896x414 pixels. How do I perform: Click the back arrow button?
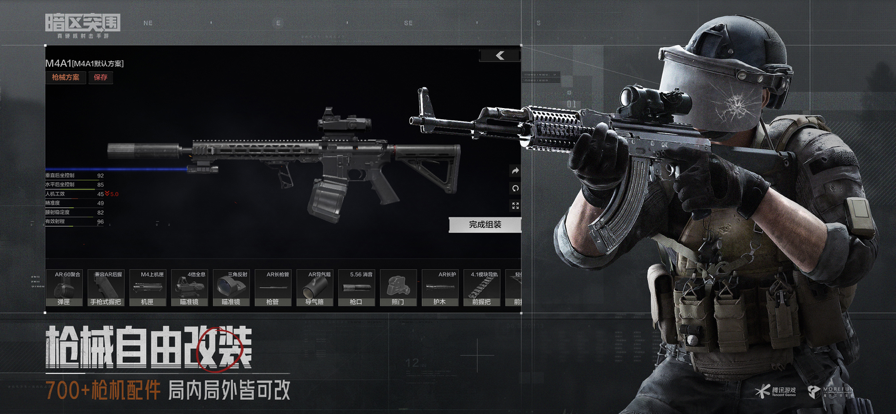click(x=500, y=56)
